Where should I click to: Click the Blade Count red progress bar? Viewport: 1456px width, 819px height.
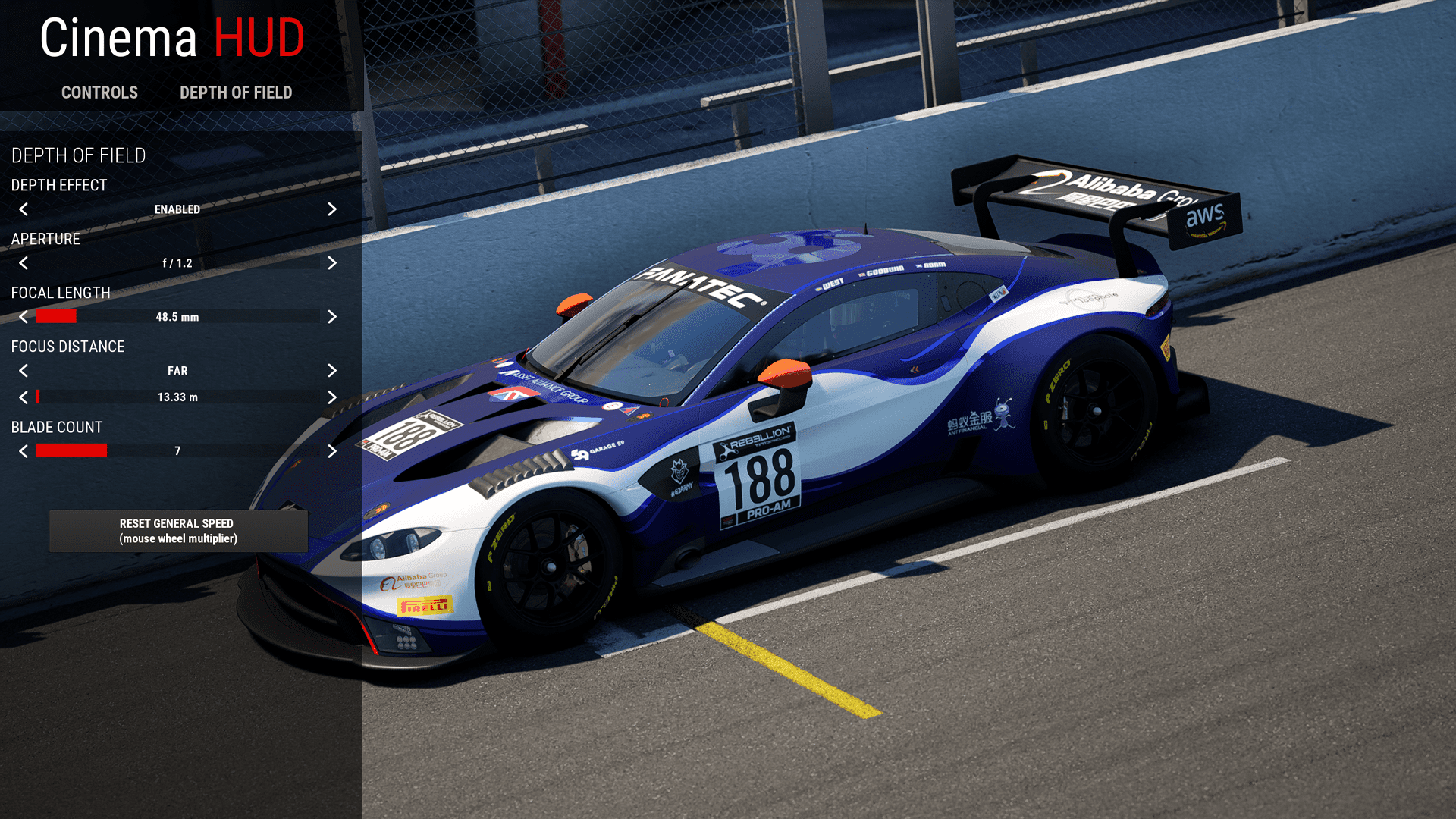[72, 450]
